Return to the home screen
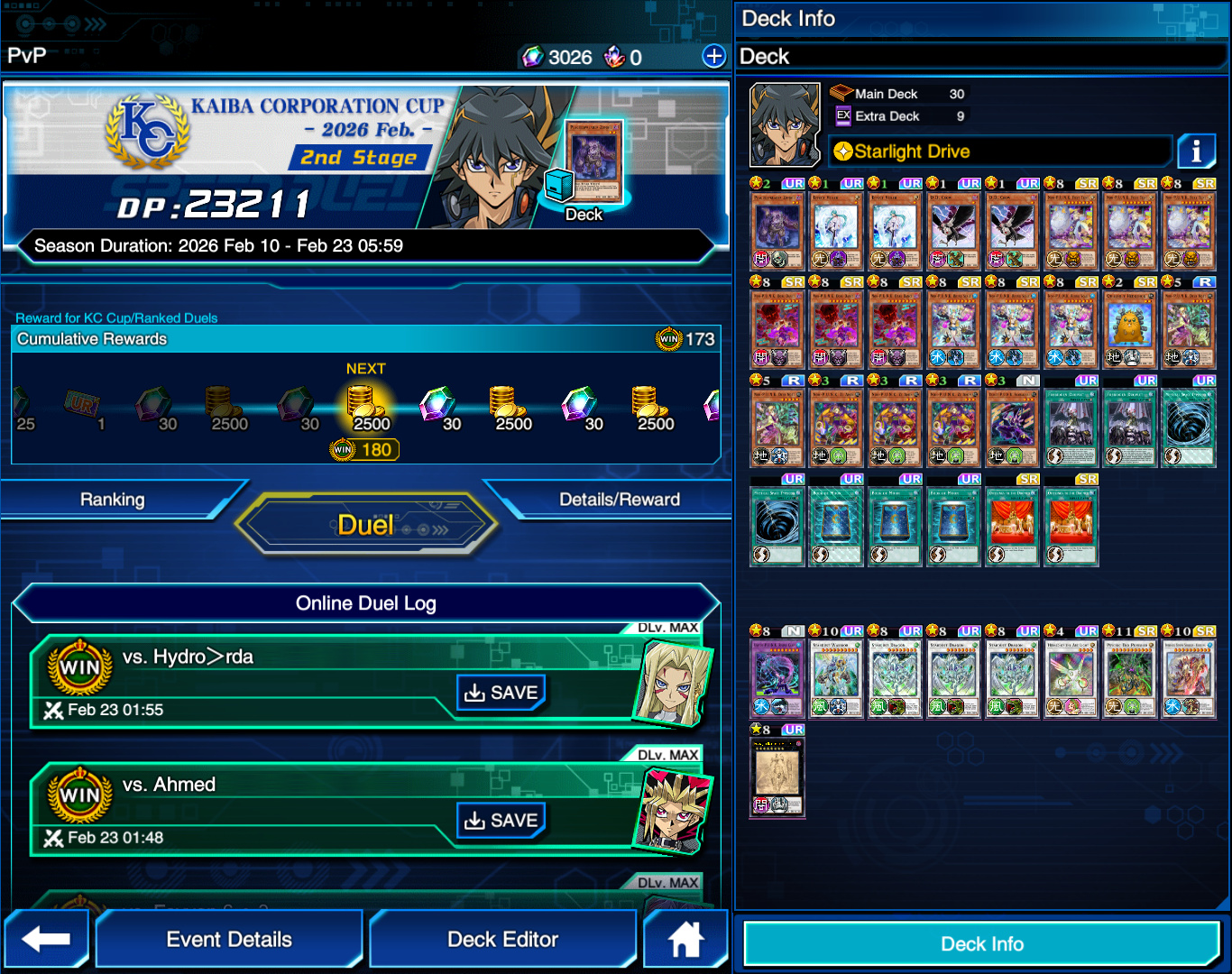Screen dimensions: 1232x974 [x=685, y=939]
